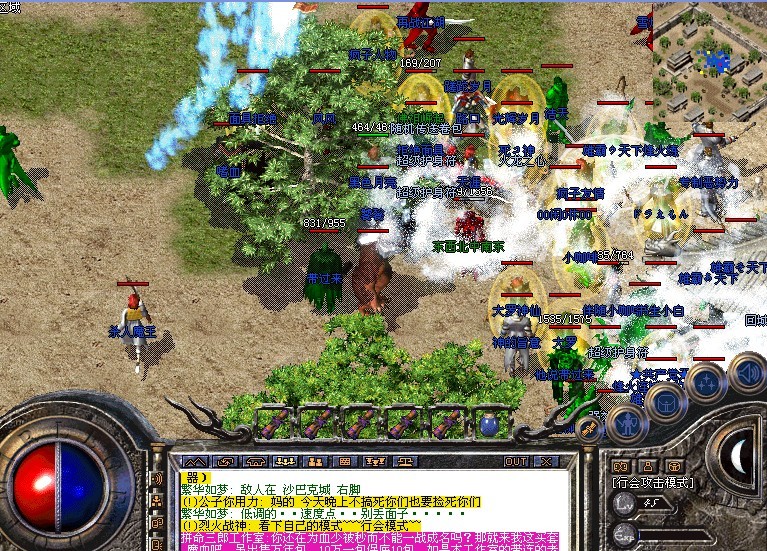Open the skills sparkle round button
Screen dimensions: 767x551
[x=706, y=382]
